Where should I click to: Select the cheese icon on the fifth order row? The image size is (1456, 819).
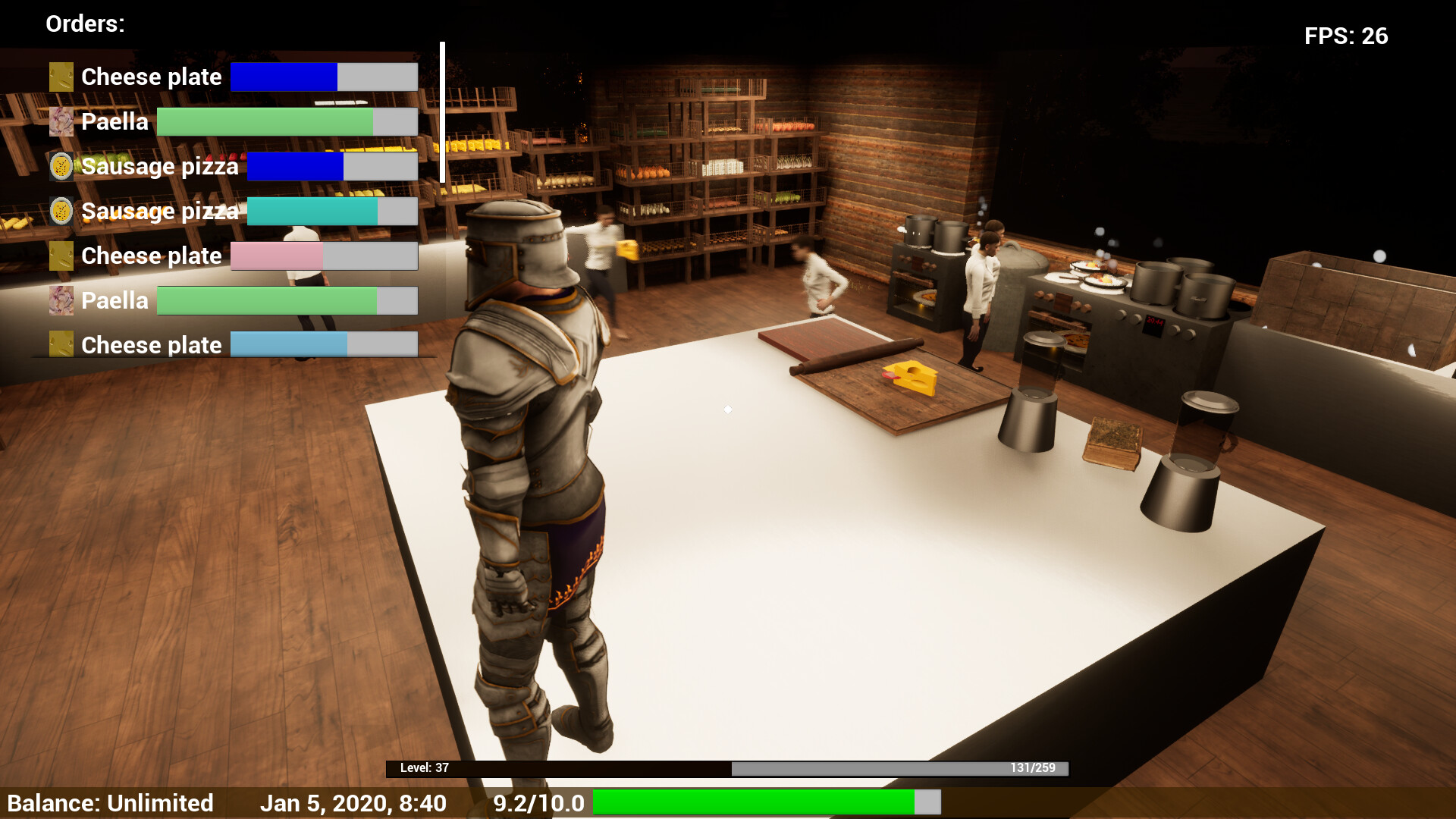coord(61,256)
